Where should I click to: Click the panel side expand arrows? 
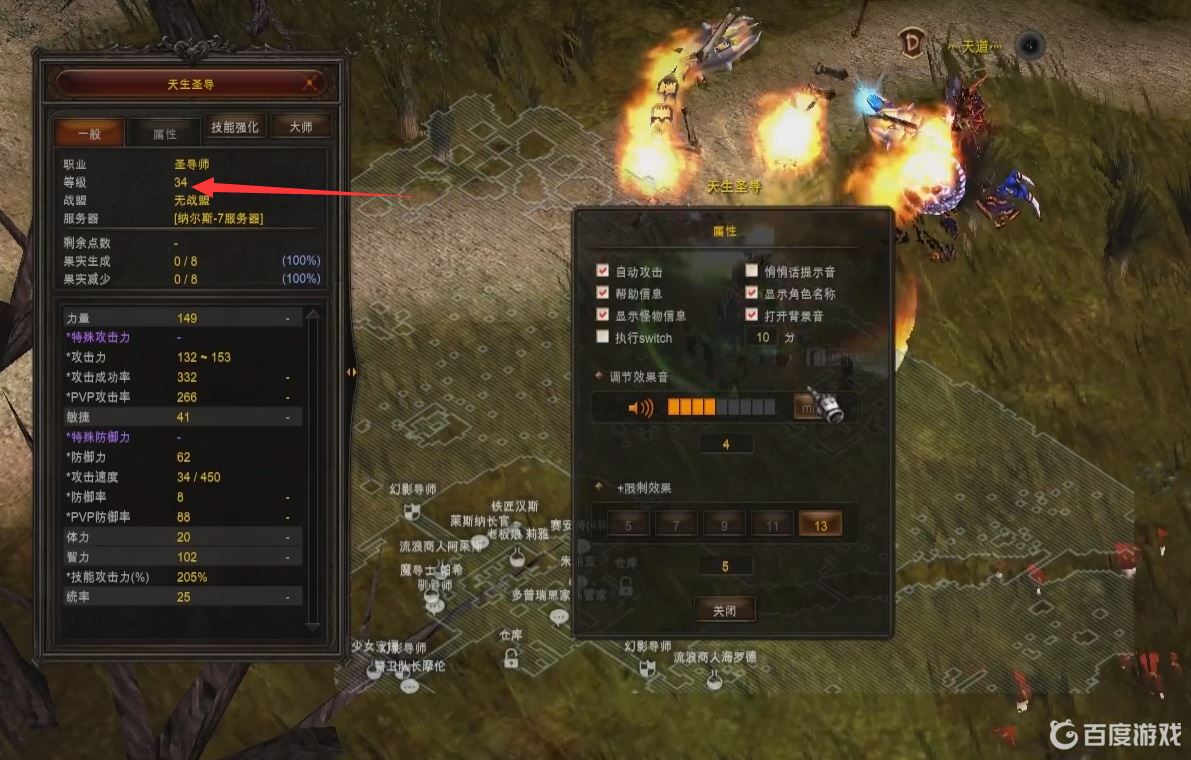351,372
